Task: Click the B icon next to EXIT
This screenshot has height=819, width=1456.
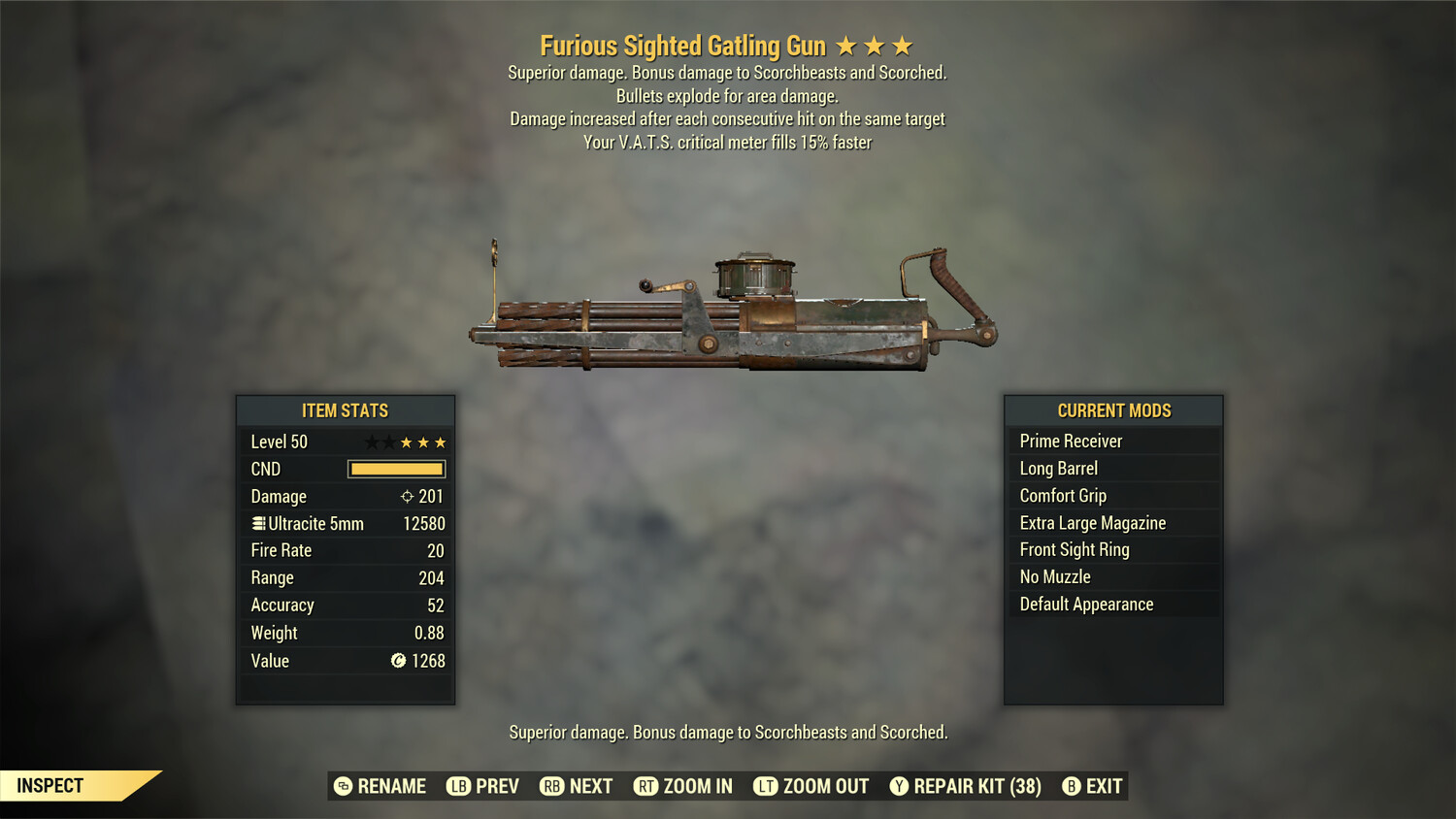Action: 1072,786
